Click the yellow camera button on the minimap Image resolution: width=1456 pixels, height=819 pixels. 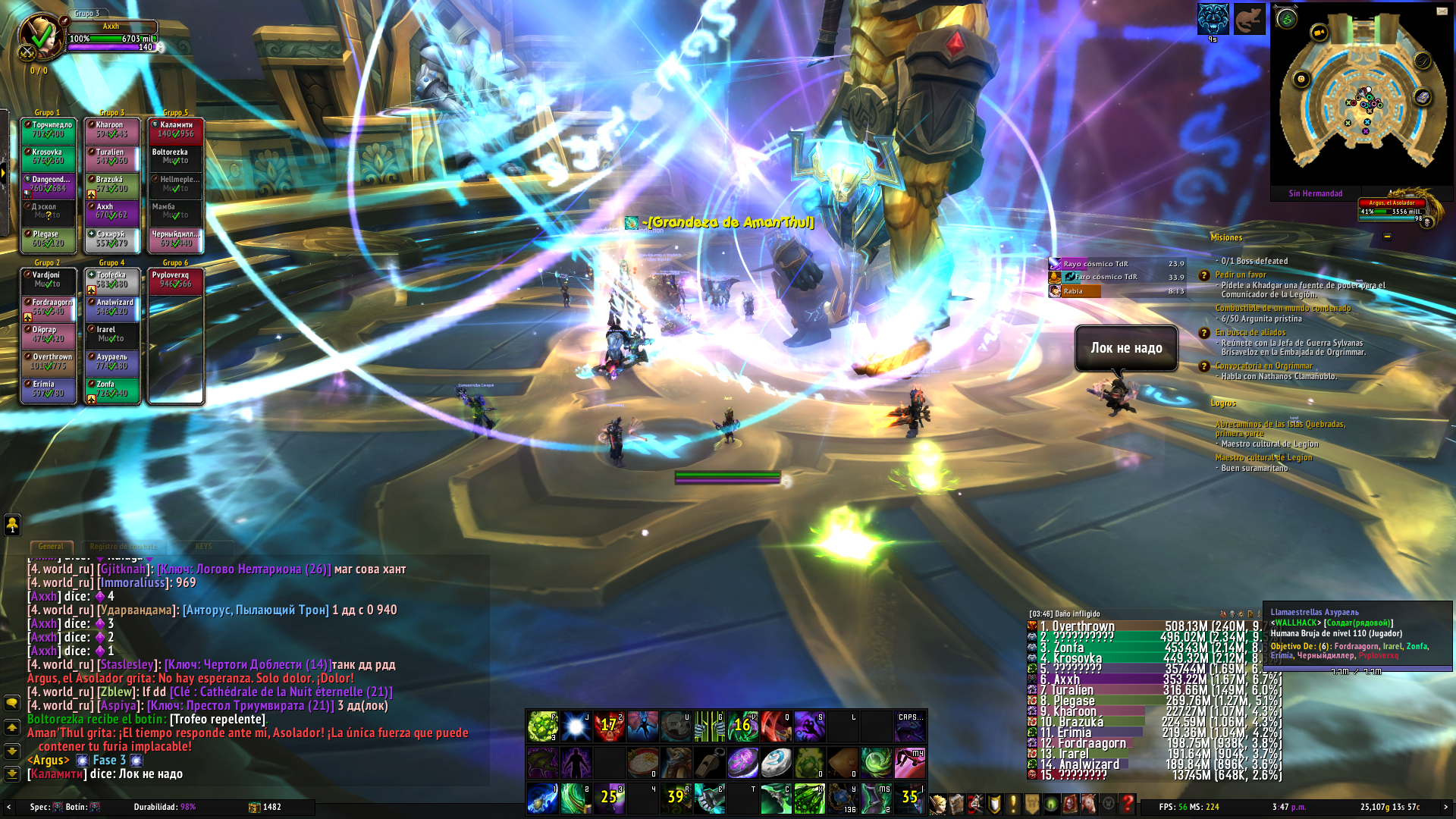tap(1319, 32)
